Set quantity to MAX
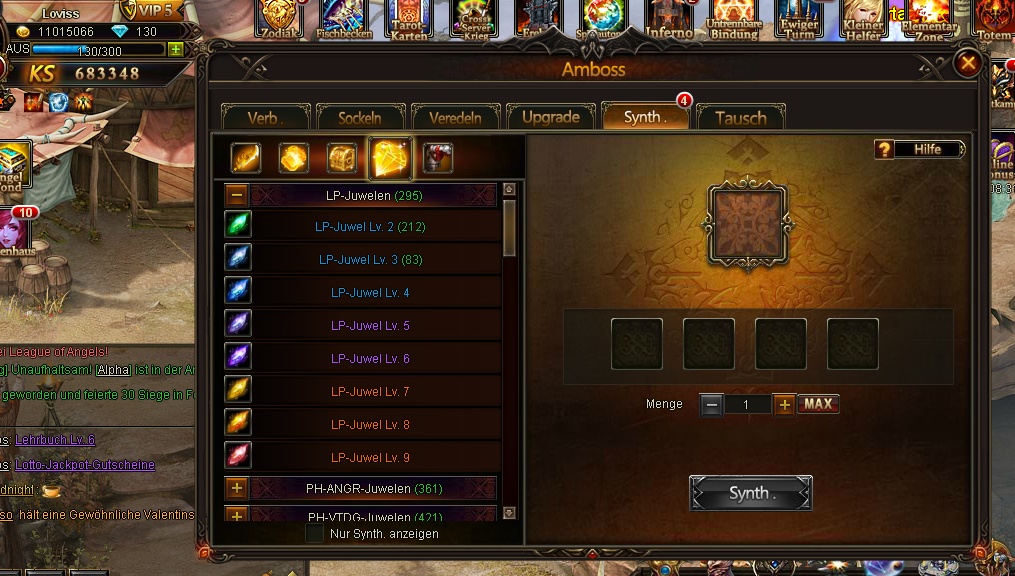Image resolution: width=1015 pixels, height=576 pixels. coord(818,404)
